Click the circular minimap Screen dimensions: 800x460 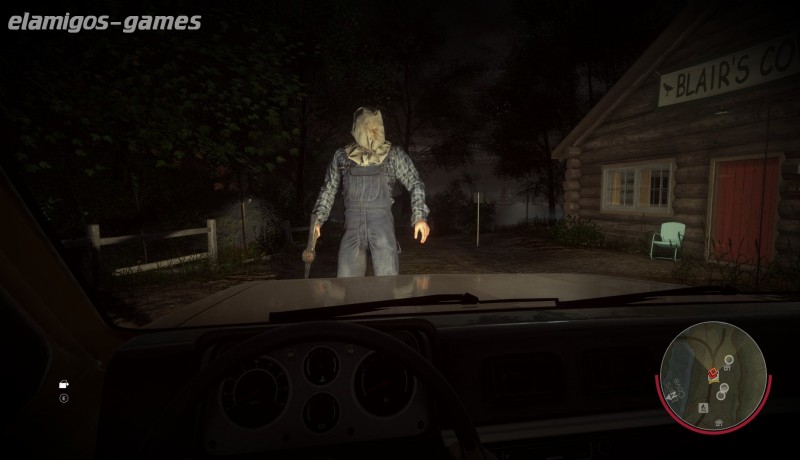coord(713,374)
